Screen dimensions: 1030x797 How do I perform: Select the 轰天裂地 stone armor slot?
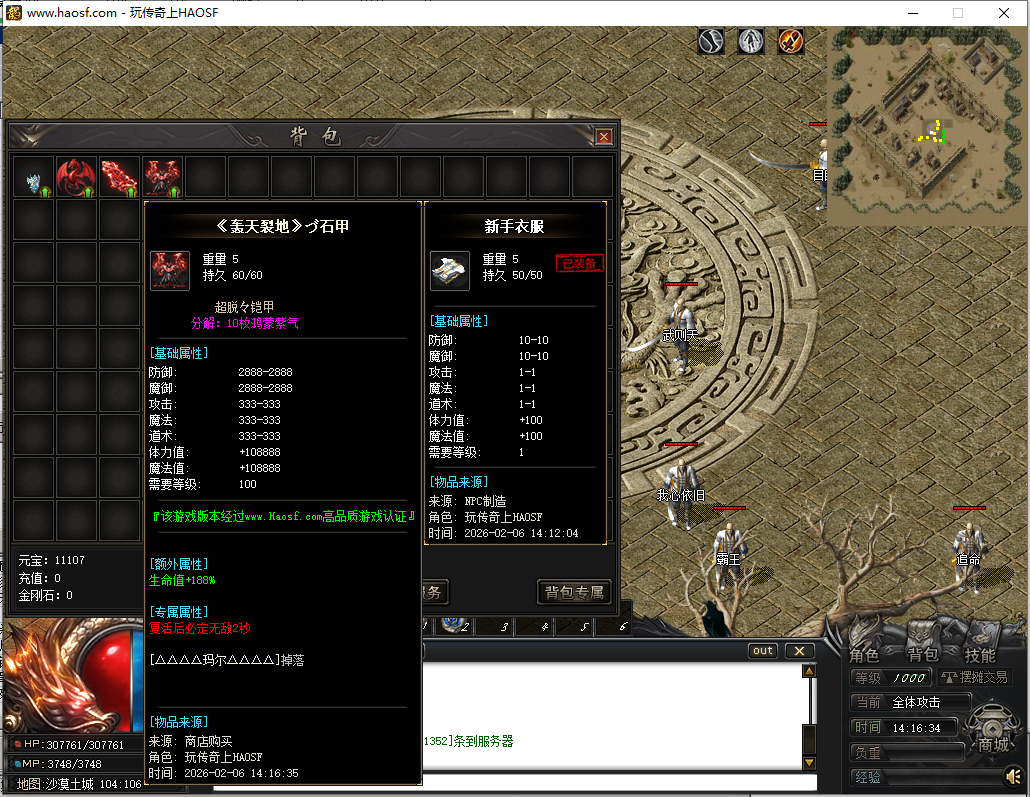(x=162, y=177)
